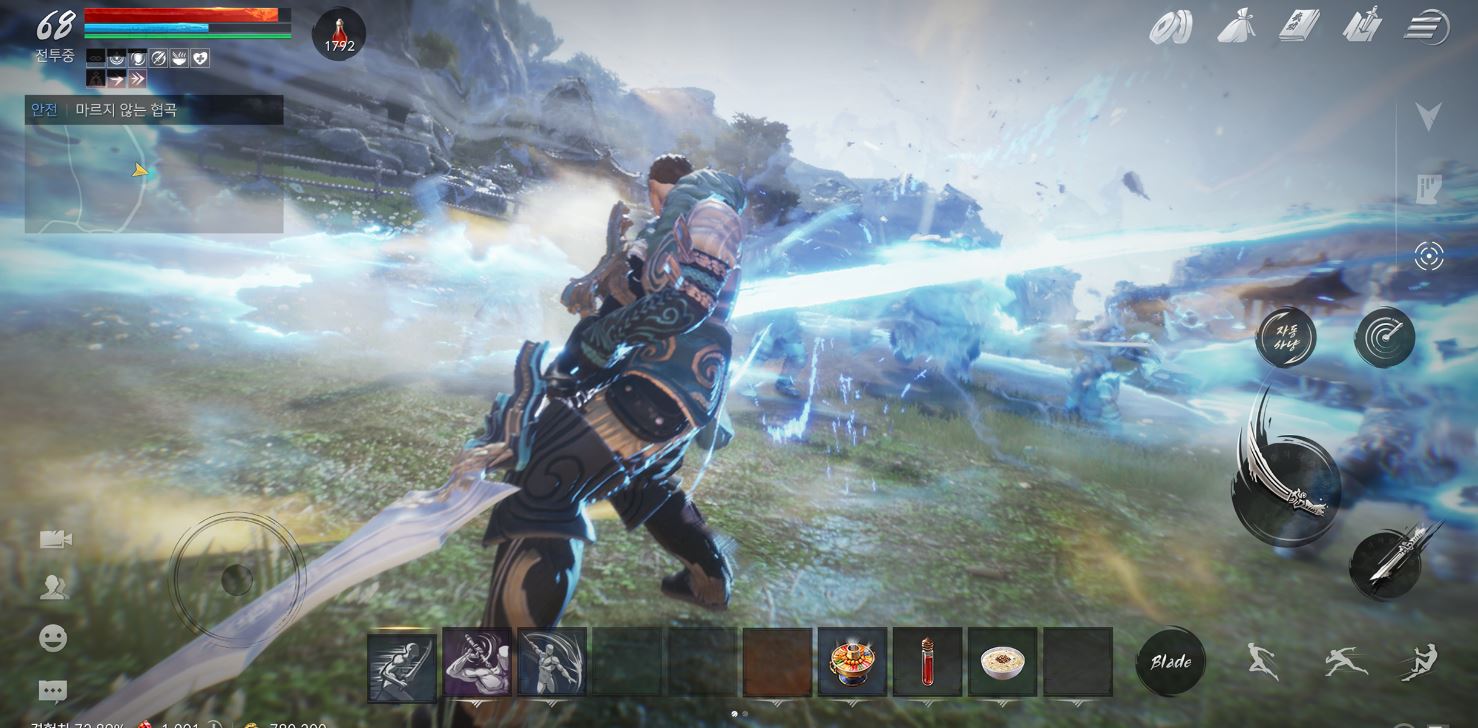Use the red potion in the quickslot

coord(925,661)
